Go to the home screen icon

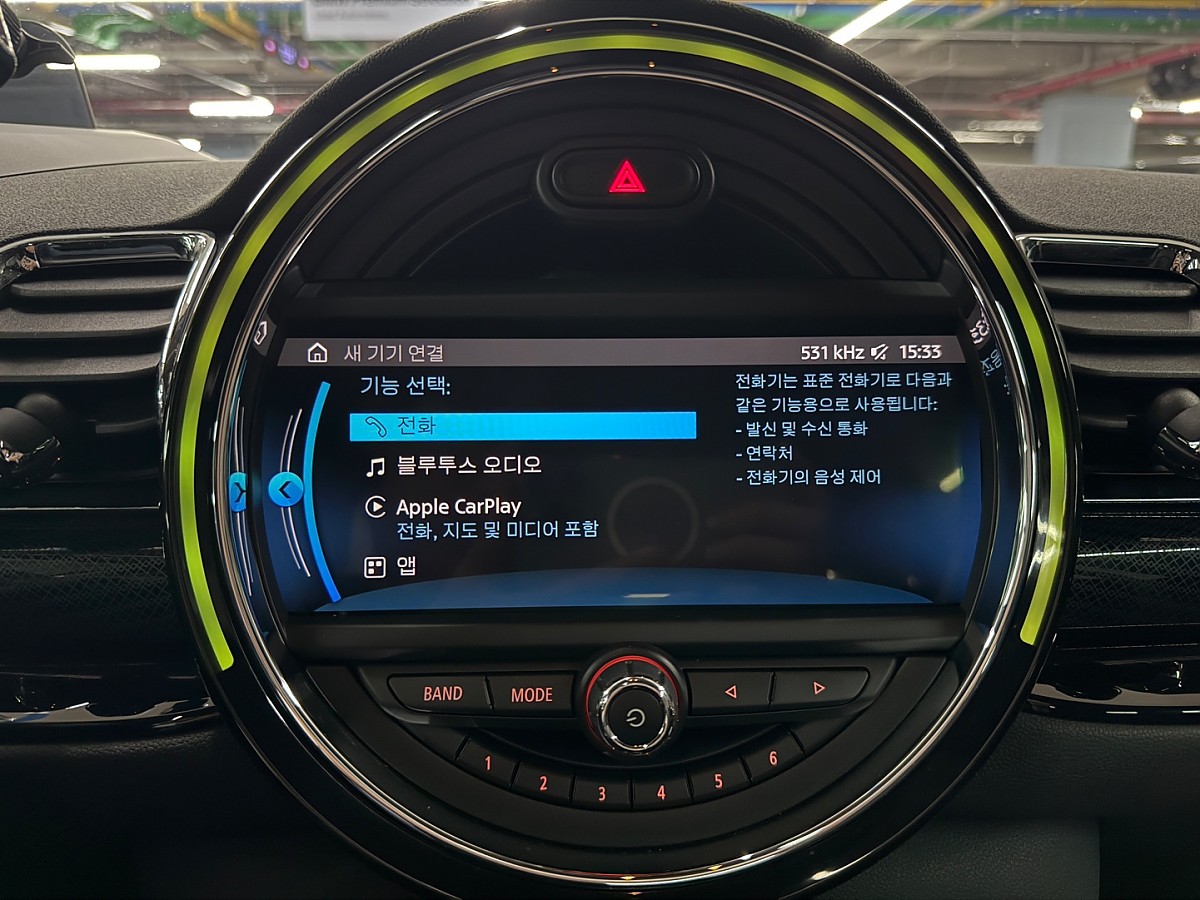pyautogui.click(x=317, y=352)
